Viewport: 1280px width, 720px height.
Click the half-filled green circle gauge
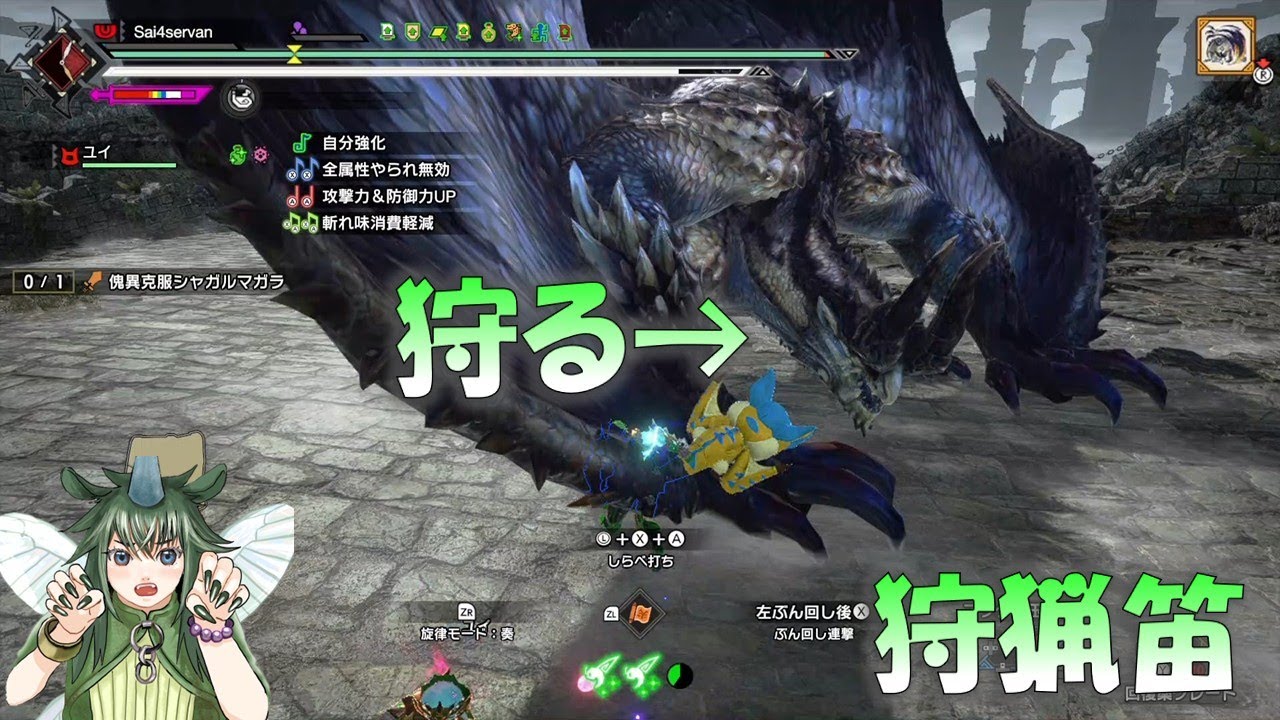click(680, 676)
